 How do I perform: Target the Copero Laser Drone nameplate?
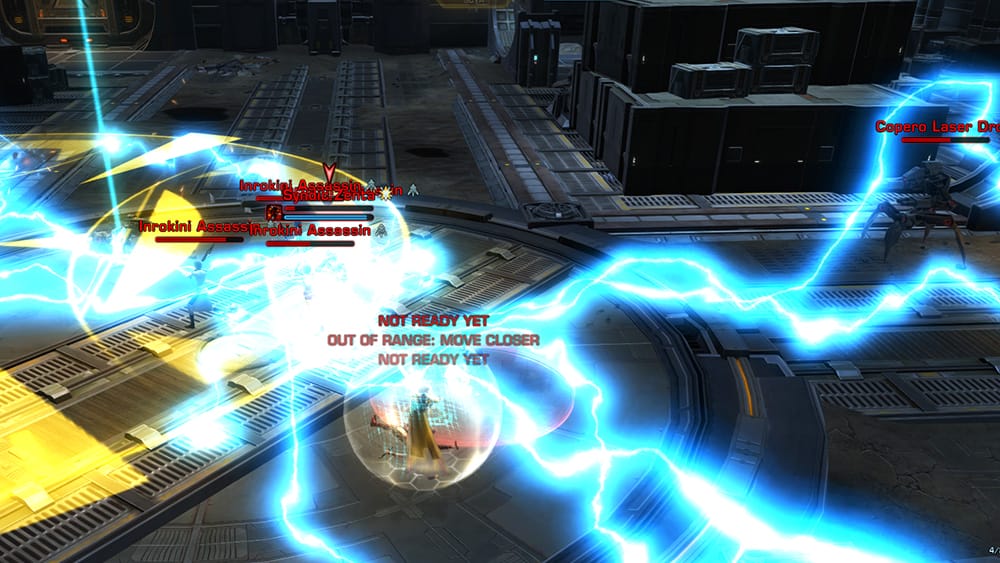click(936, 127)
